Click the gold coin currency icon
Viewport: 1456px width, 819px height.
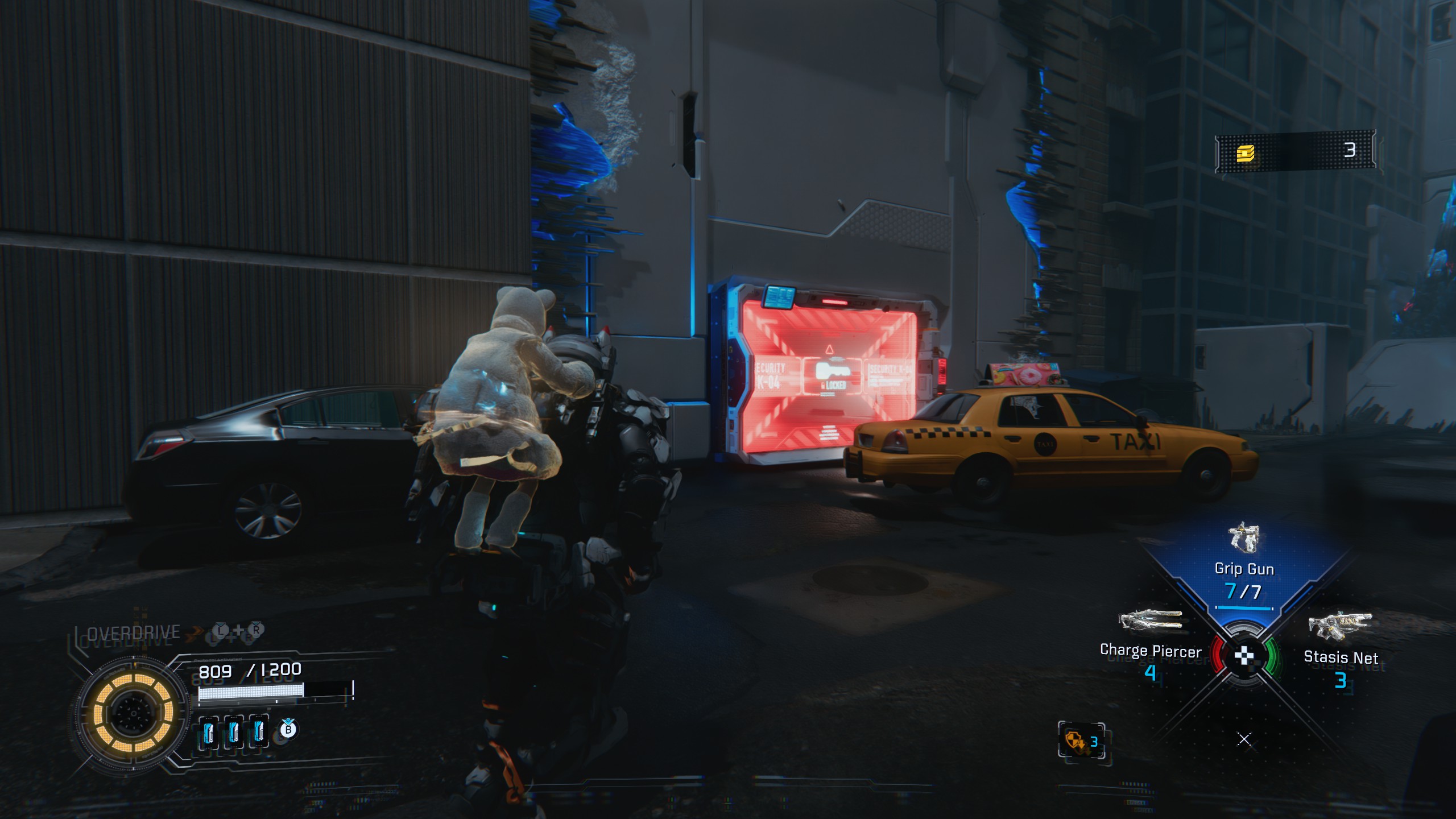(x=1245, y=152)
